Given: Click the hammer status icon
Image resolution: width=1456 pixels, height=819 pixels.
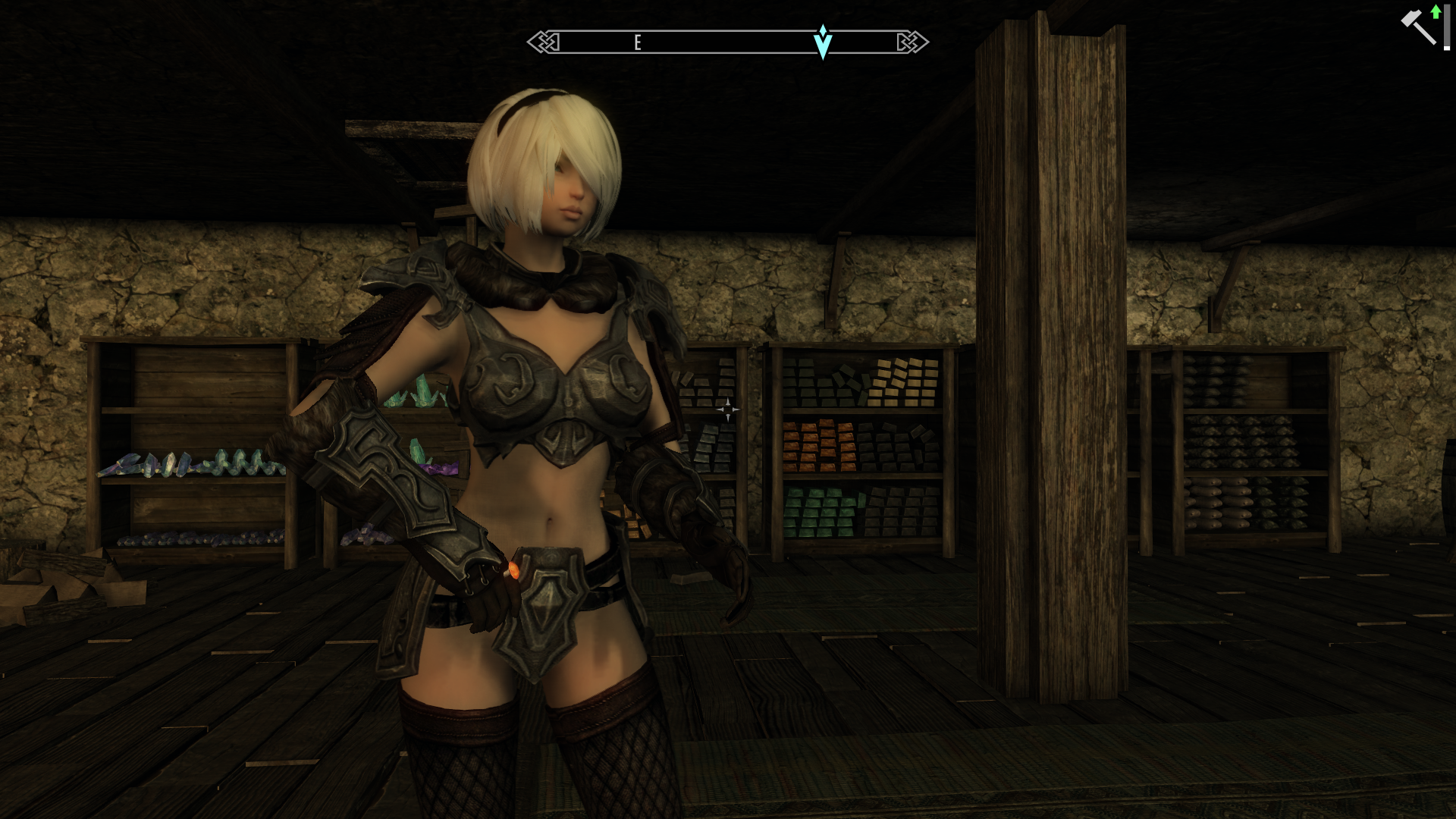Looking at the screenshot, I should [1417, 27].
